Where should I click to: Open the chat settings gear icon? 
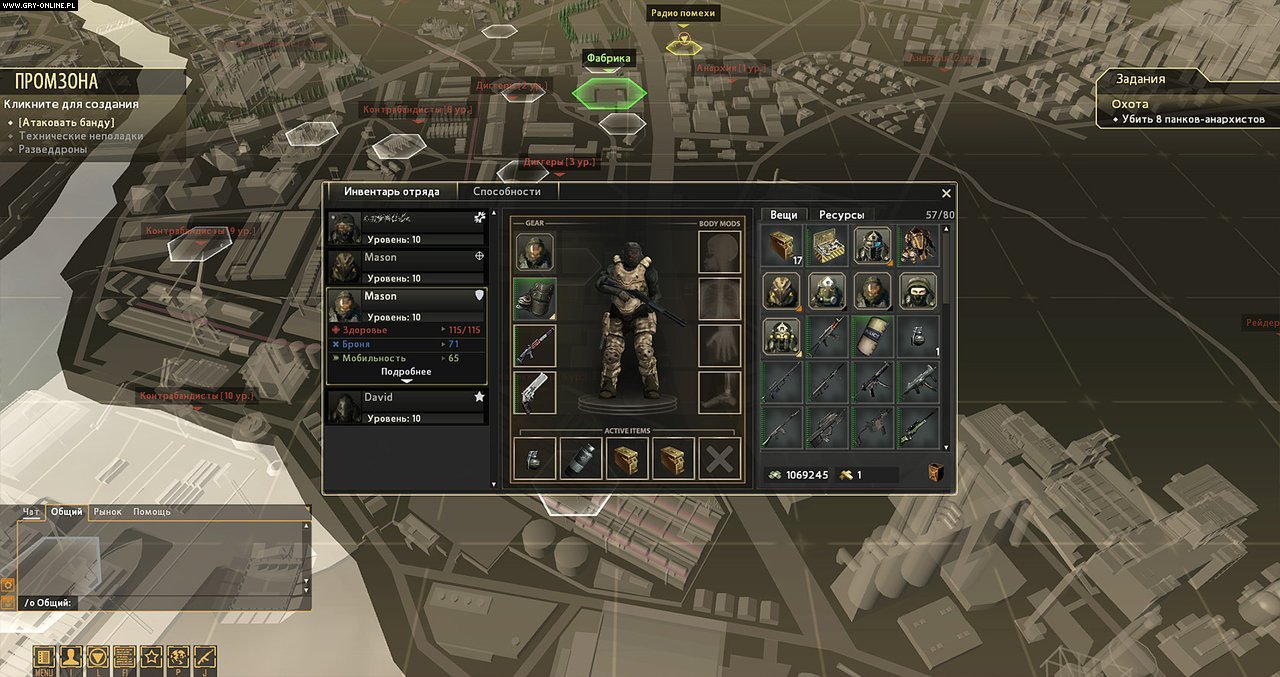(x=8, y=584)
